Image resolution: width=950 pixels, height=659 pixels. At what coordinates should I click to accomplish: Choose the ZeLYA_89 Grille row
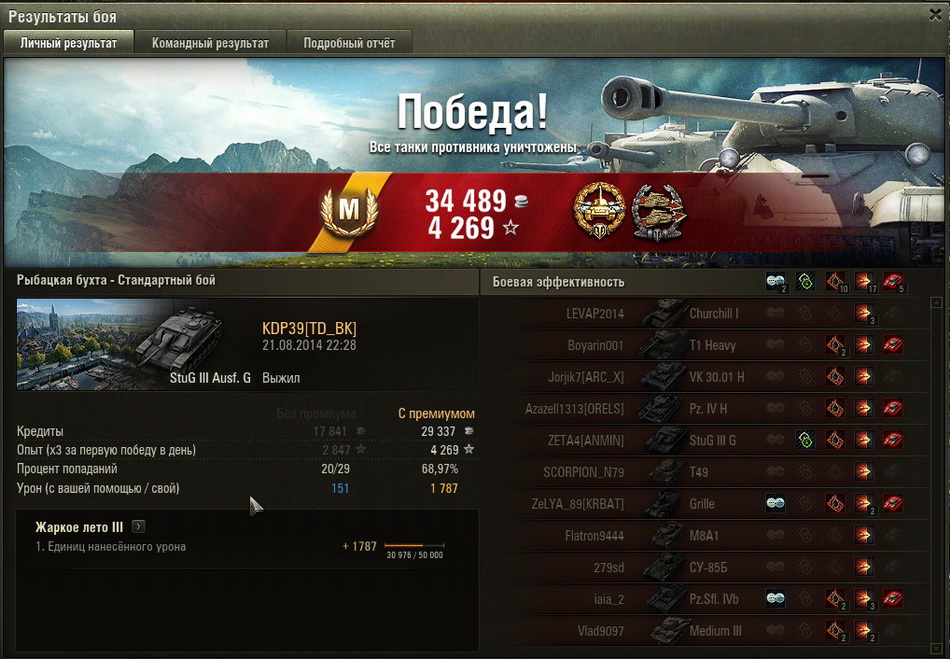700,504
